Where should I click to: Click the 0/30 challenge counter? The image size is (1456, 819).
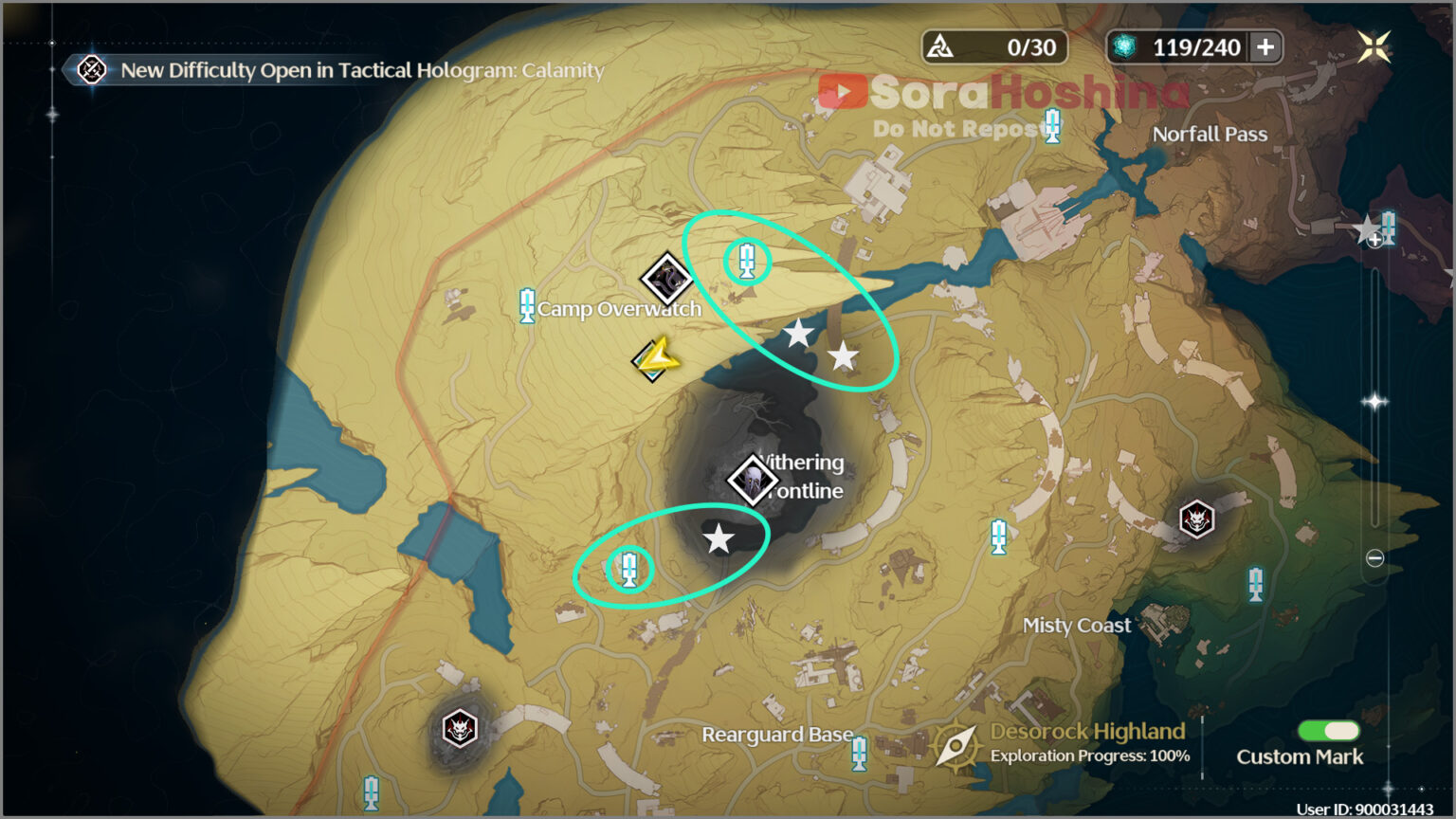point(993,46)
